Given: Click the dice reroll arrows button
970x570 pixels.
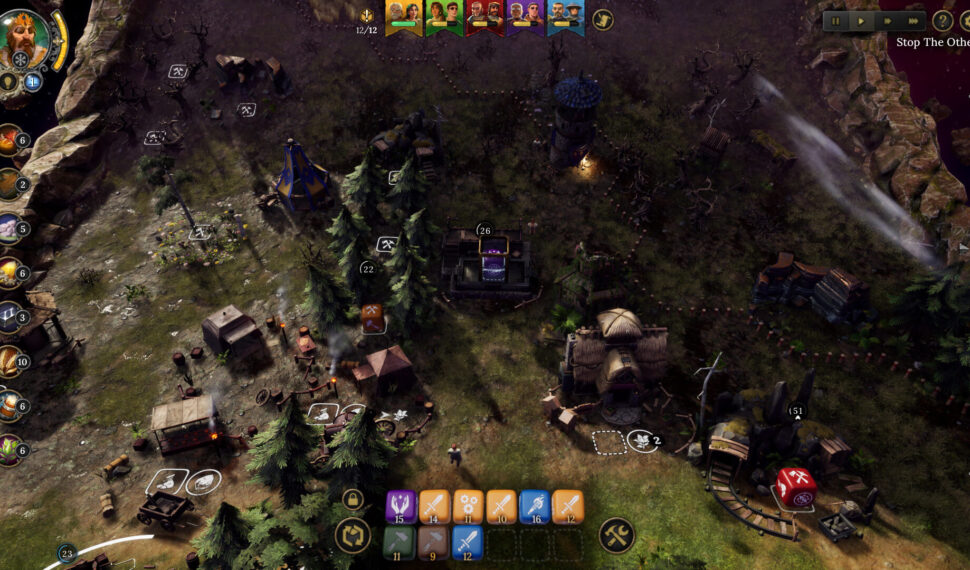Looking at the screenshot, I should (352, 535).
